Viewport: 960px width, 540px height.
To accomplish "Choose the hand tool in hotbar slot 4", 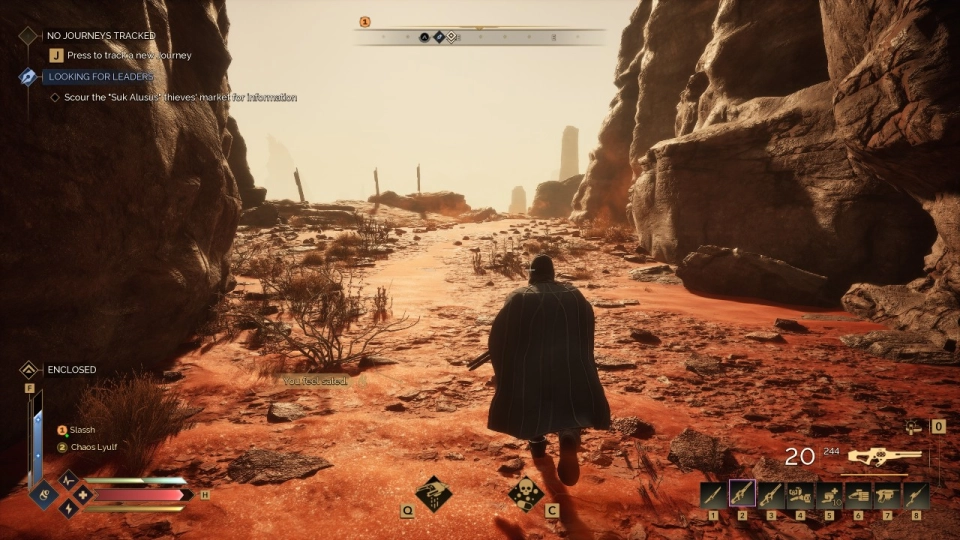I will point(800,495).
